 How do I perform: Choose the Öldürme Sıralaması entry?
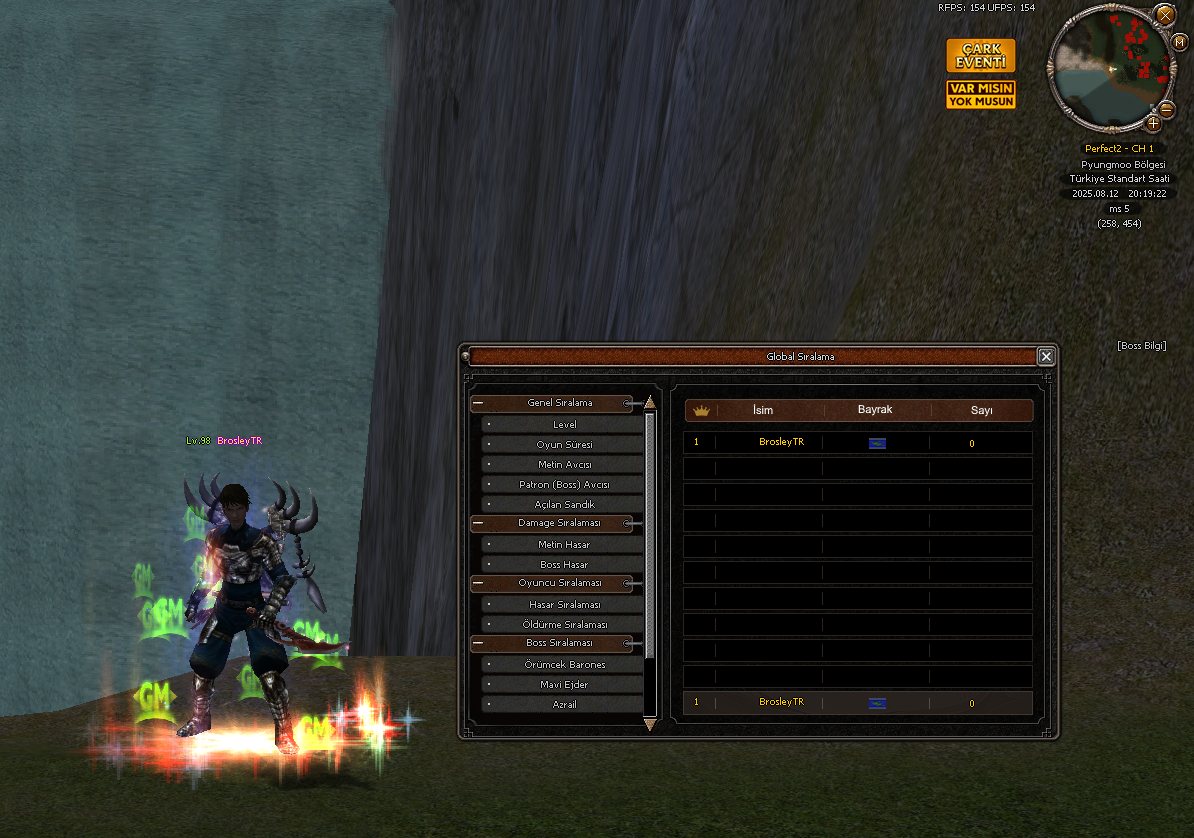coord(564,624)
